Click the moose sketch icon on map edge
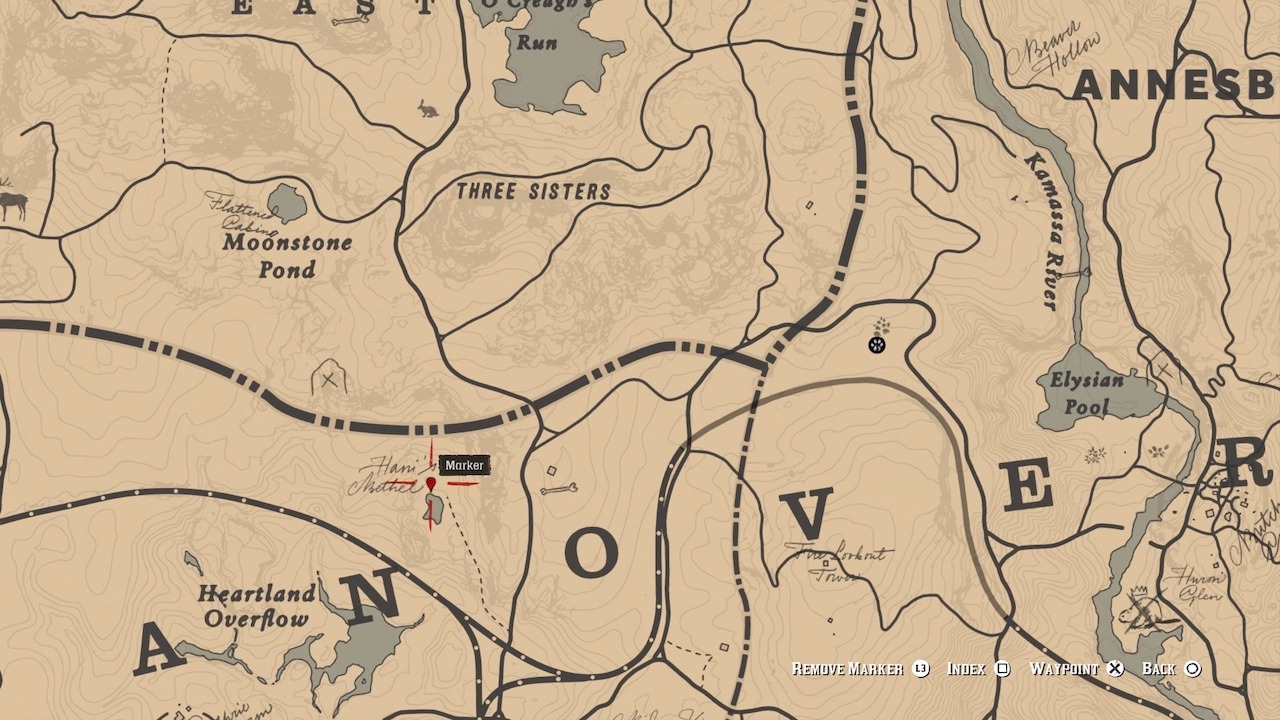 (14, 202)
